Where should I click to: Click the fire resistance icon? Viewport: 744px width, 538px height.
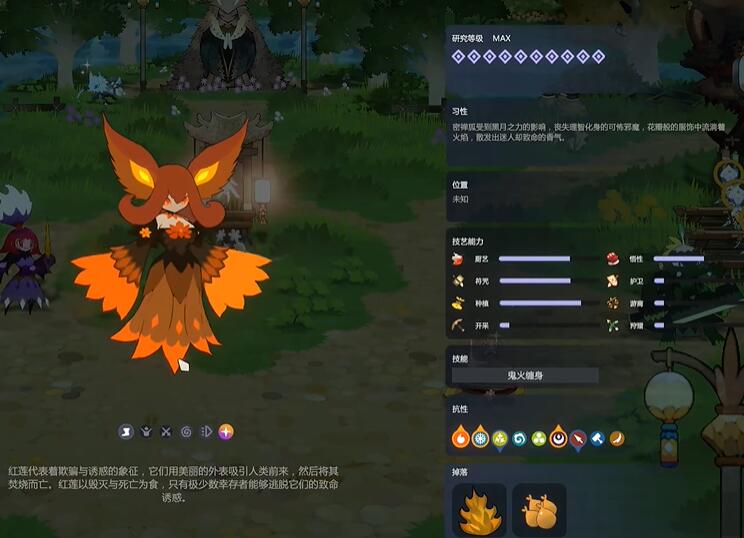click(x=461, y=438)
